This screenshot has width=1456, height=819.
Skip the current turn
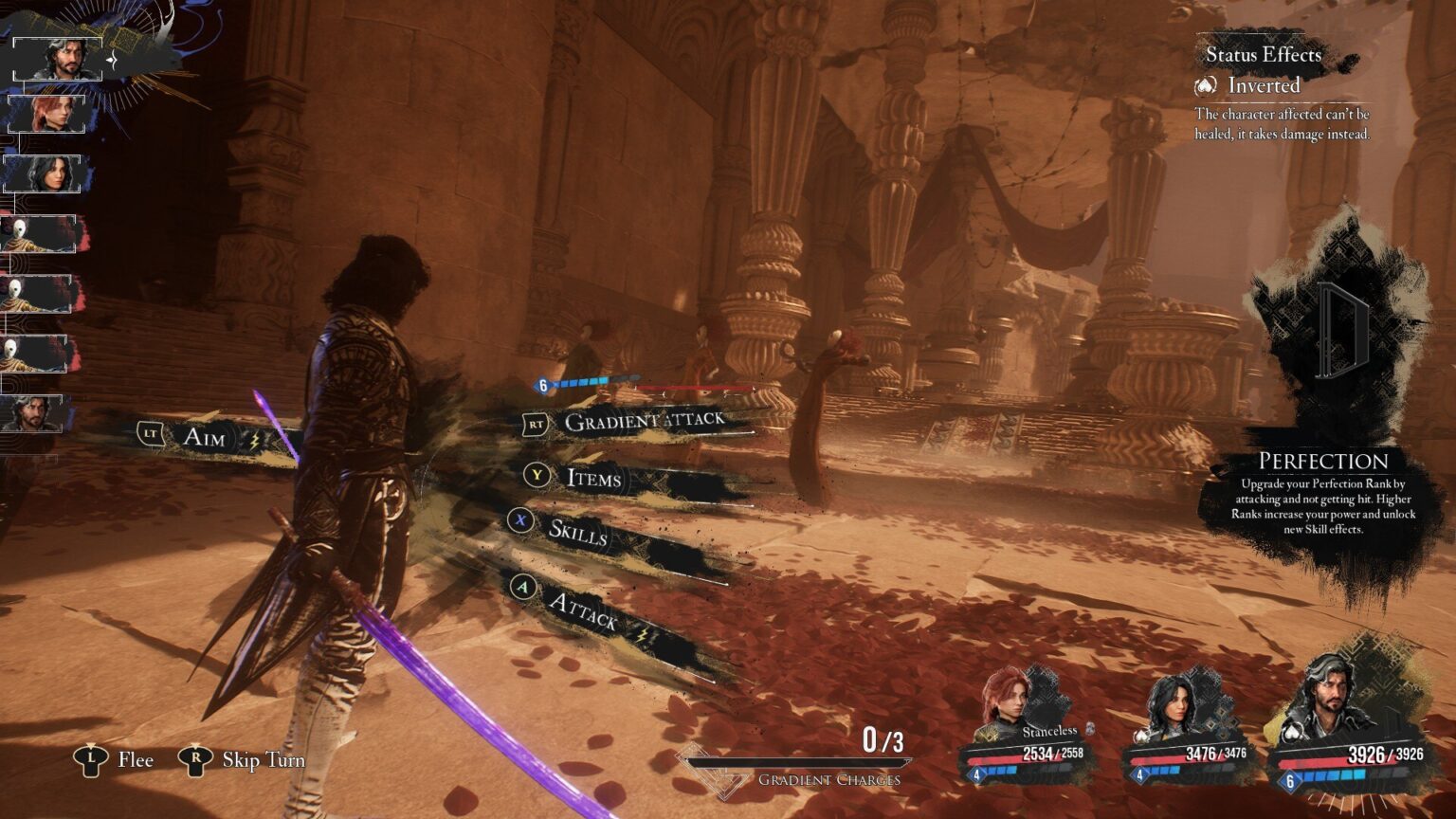263,759
